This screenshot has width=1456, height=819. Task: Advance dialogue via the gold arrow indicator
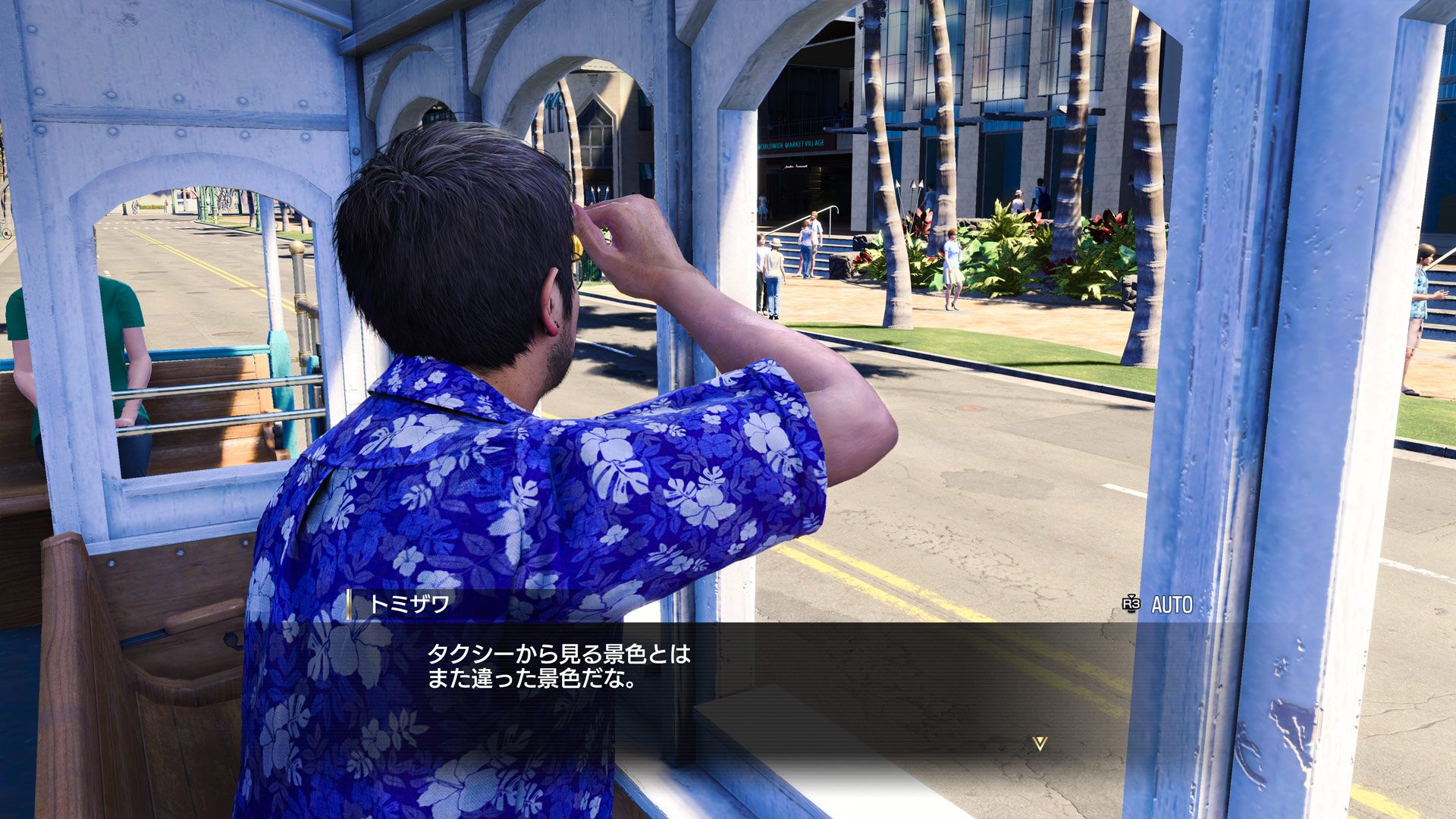pyautogui.click(x=1040, y=743)
